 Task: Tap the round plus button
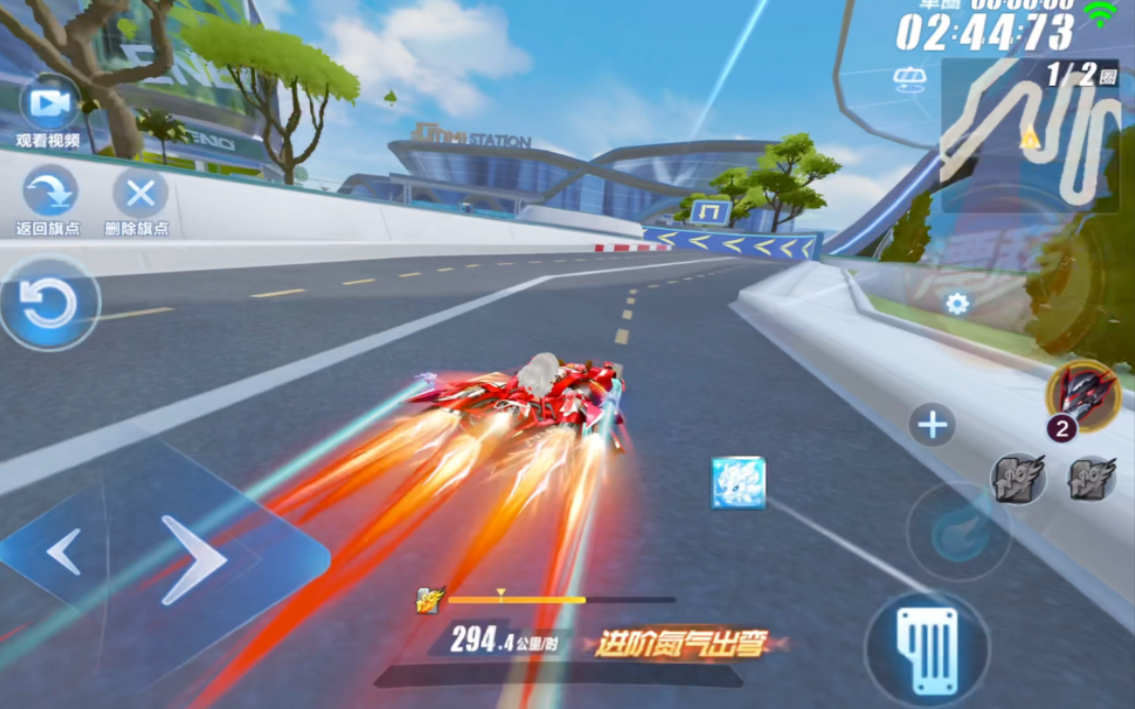(x=932, y=425)
